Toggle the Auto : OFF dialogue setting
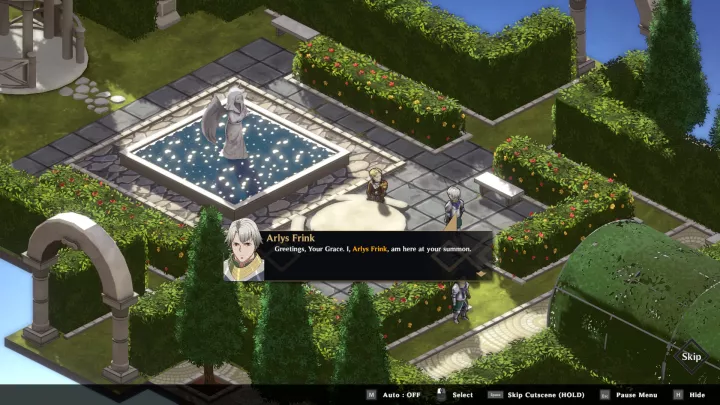Image resolution: width=720 pixels, height=405 pixels. pos(397,395)
